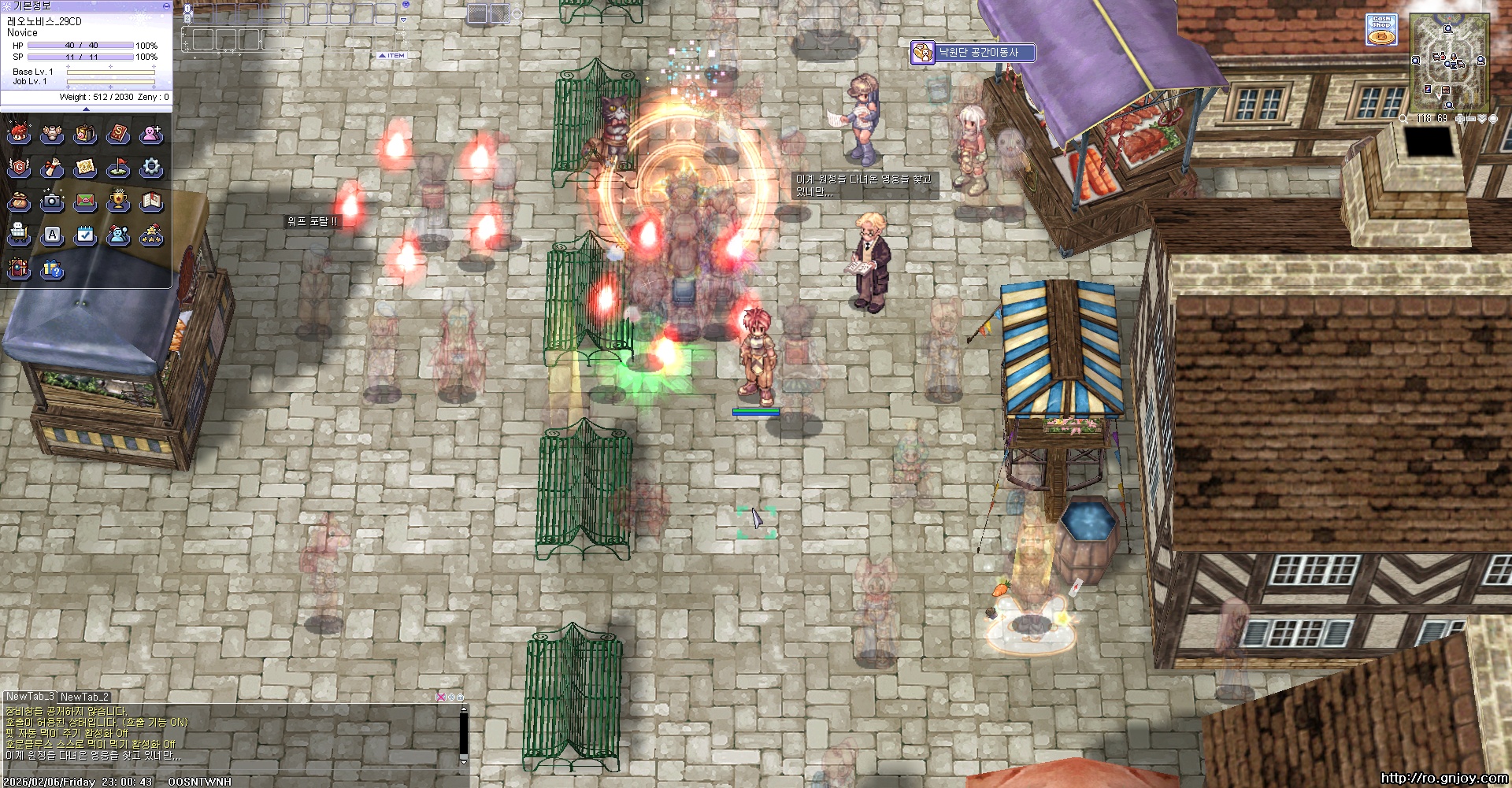Open the quest scroll icon

(52, 168)
